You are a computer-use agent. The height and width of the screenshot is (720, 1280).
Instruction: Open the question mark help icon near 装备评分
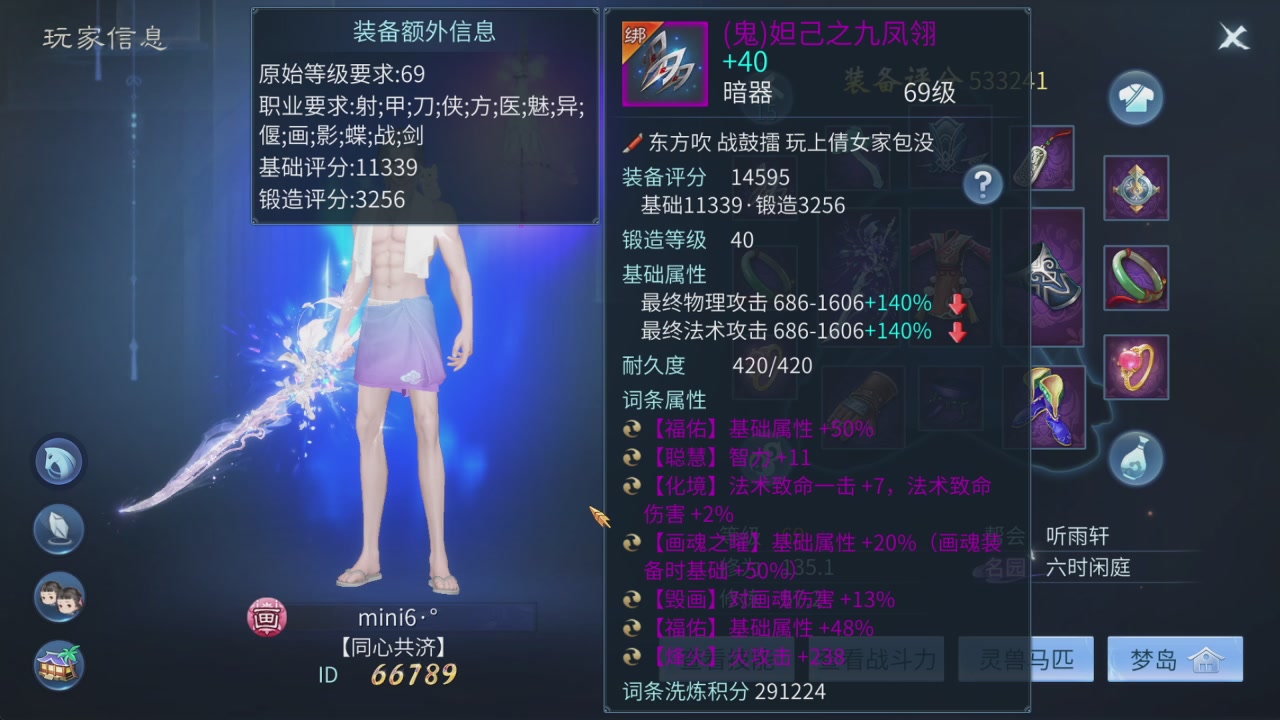[982, 184]
